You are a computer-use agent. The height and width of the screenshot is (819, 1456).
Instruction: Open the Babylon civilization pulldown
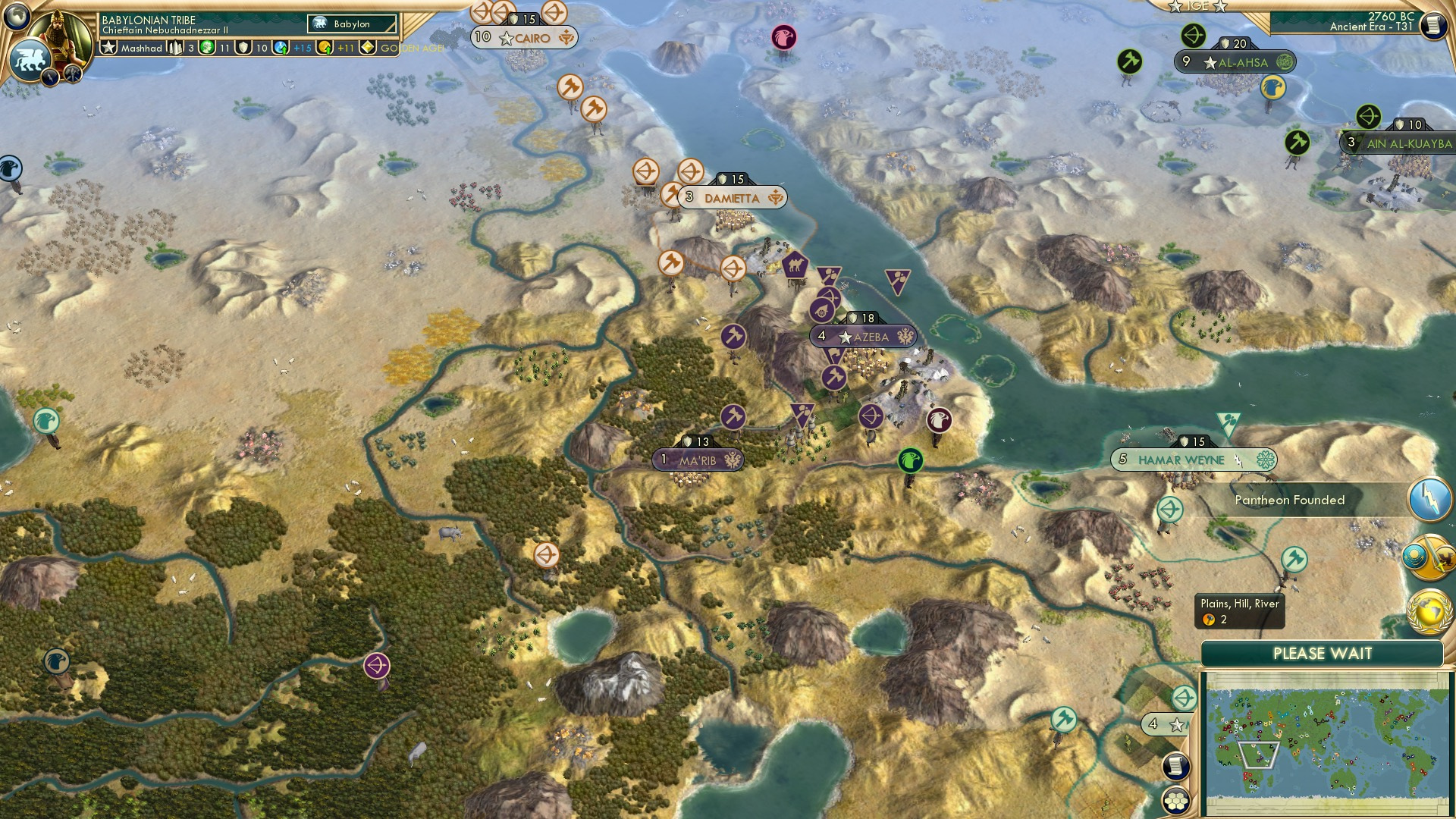tap(350, 24)
